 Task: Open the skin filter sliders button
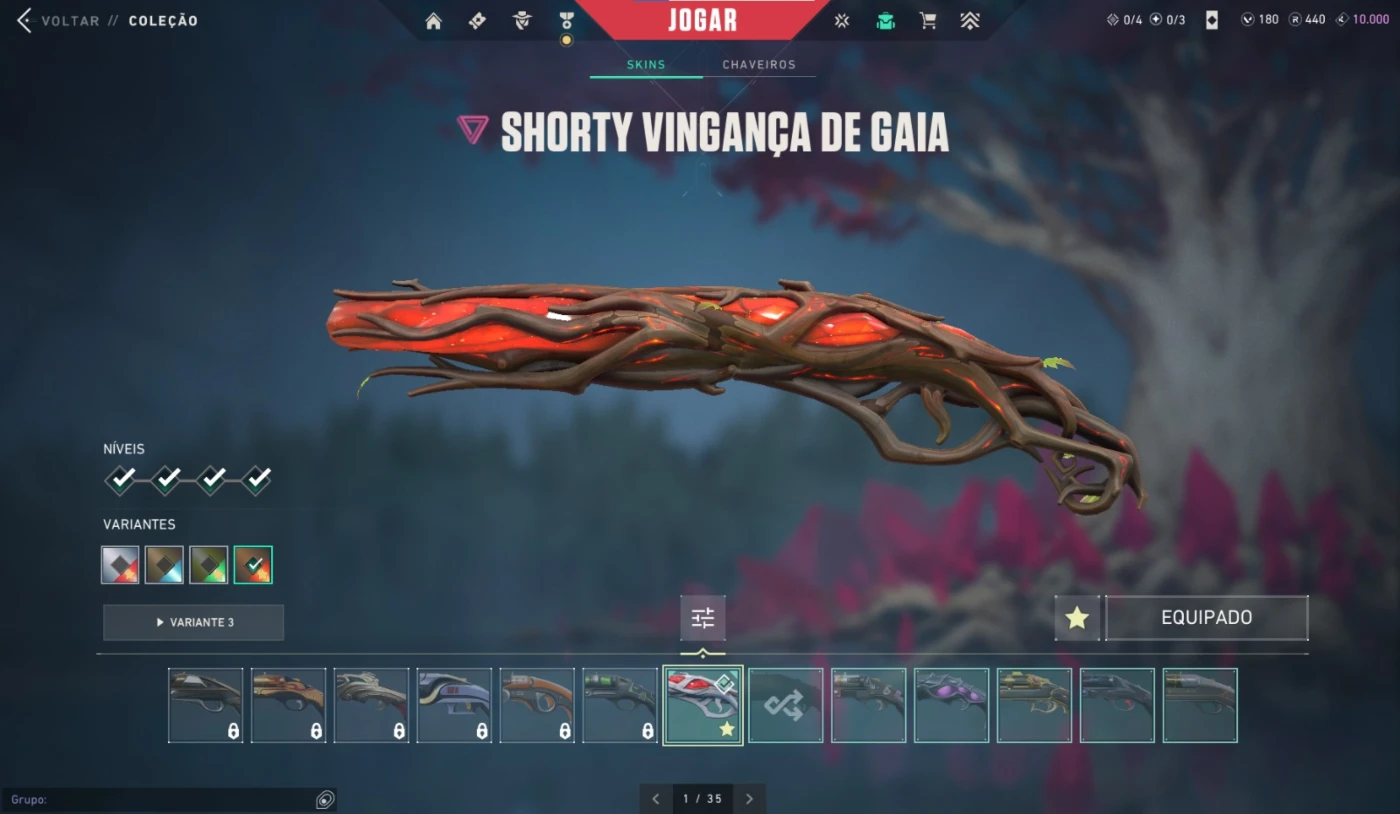tap(703, 618)
